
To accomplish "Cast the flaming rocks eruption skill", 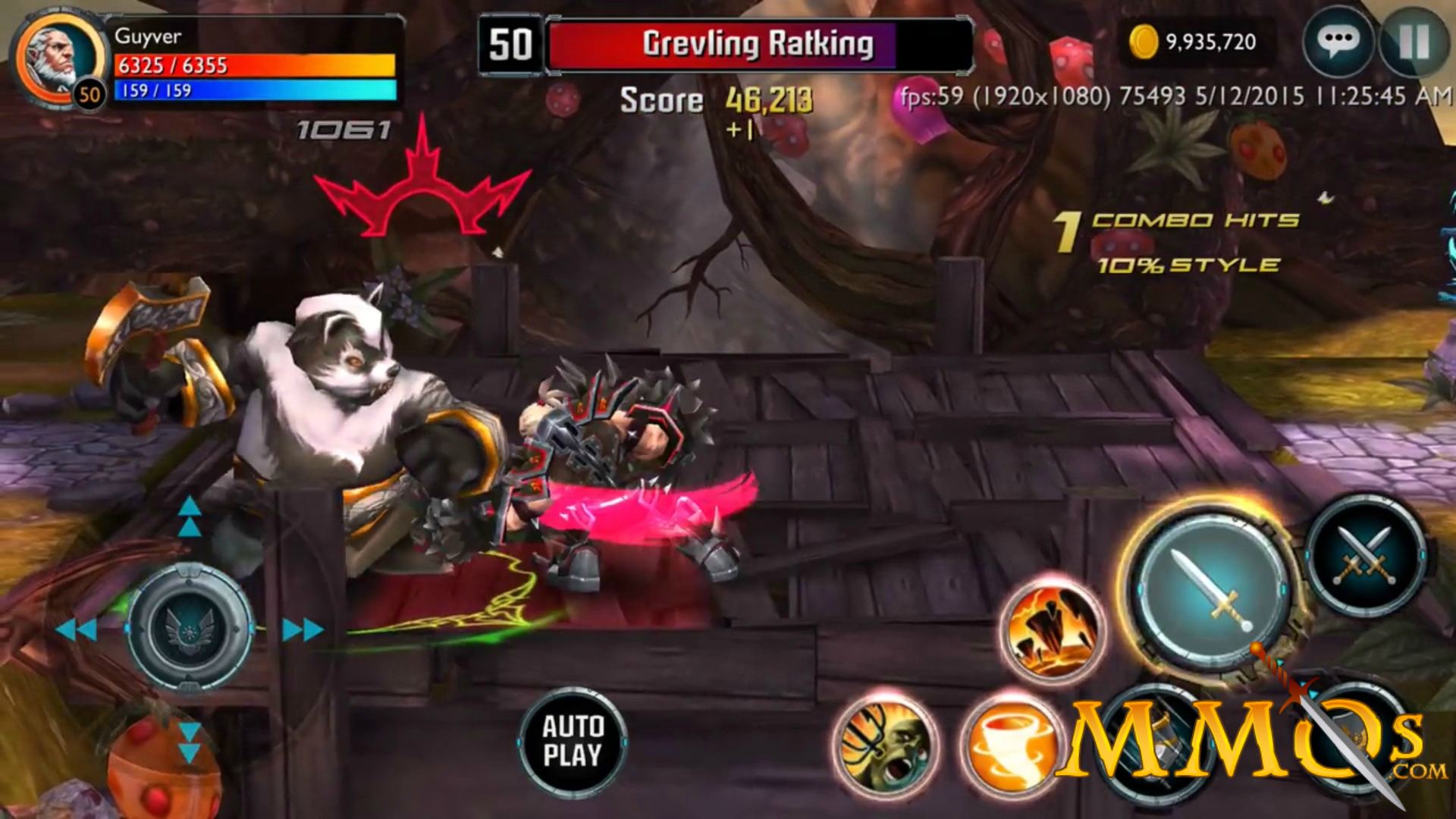I will coord(1053,629).
